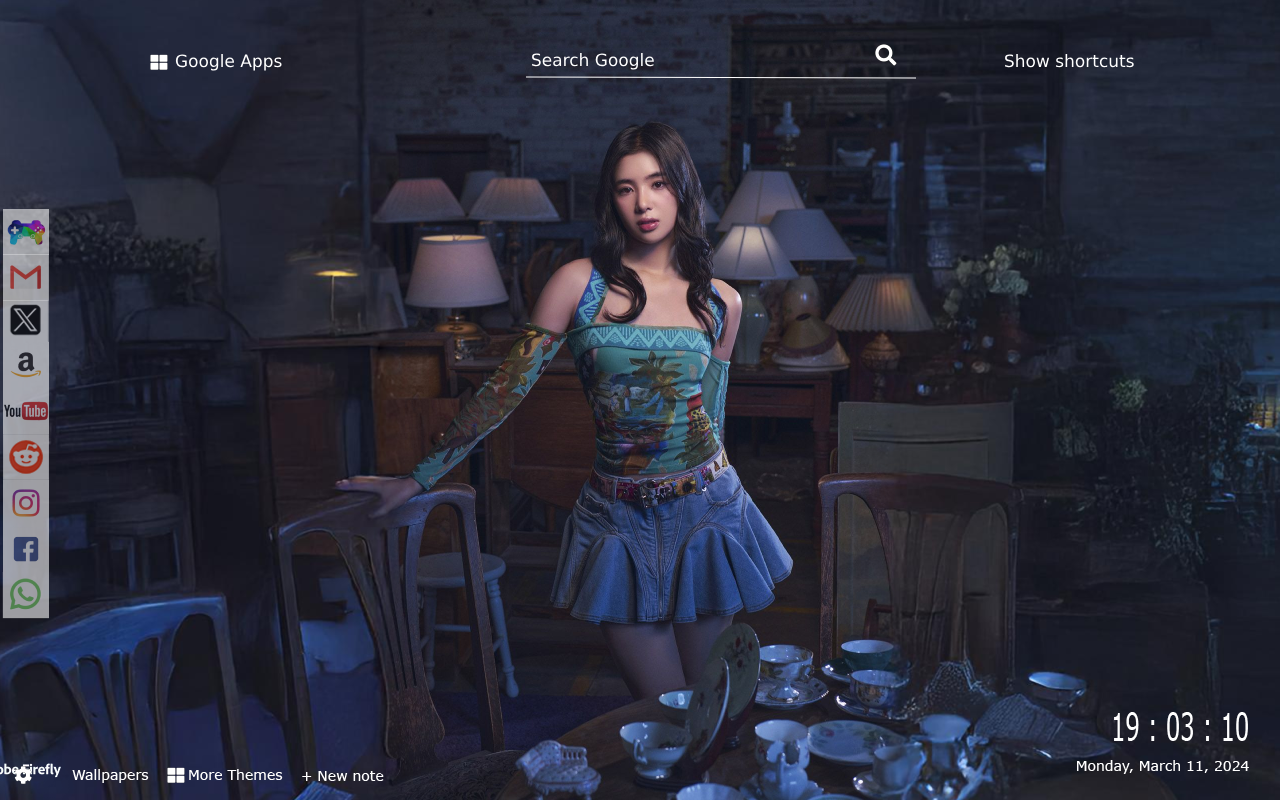Create a new note with + New note
The image size is (1280, 800).
[343, 775]
